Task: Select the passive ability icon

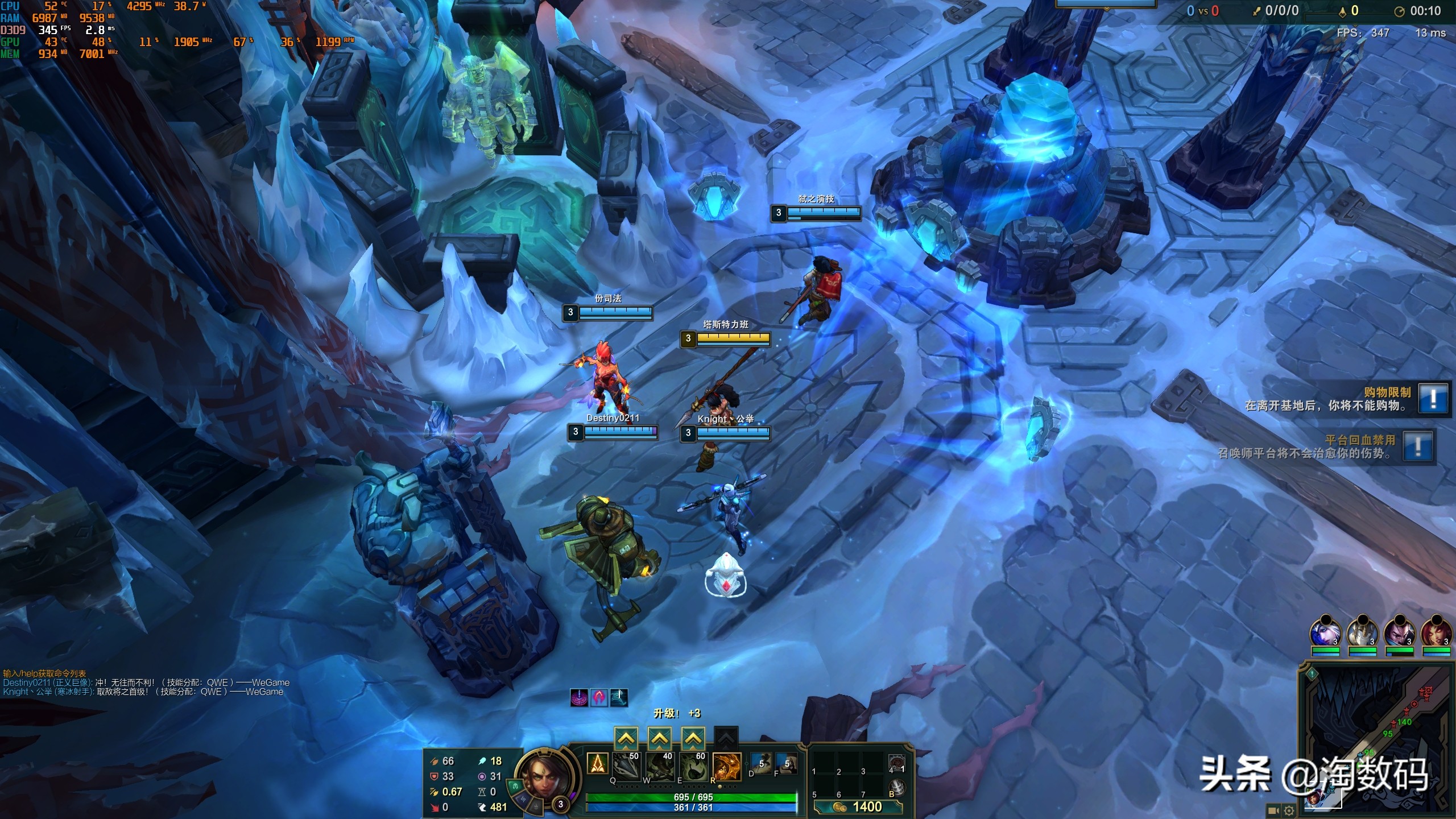Action: [597, 763]
